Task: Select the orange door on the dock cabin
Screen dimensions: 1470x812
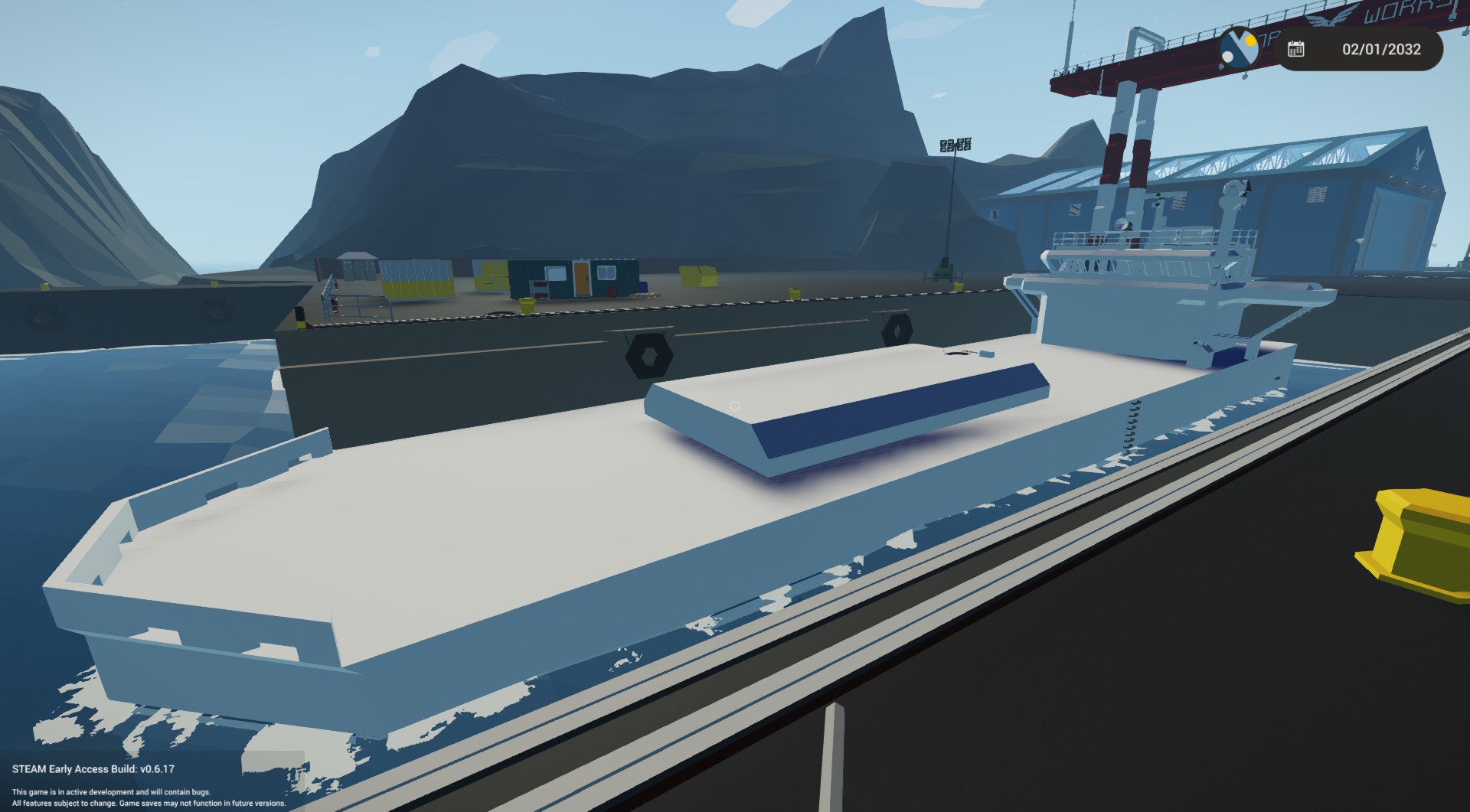Action: (583, 279)
